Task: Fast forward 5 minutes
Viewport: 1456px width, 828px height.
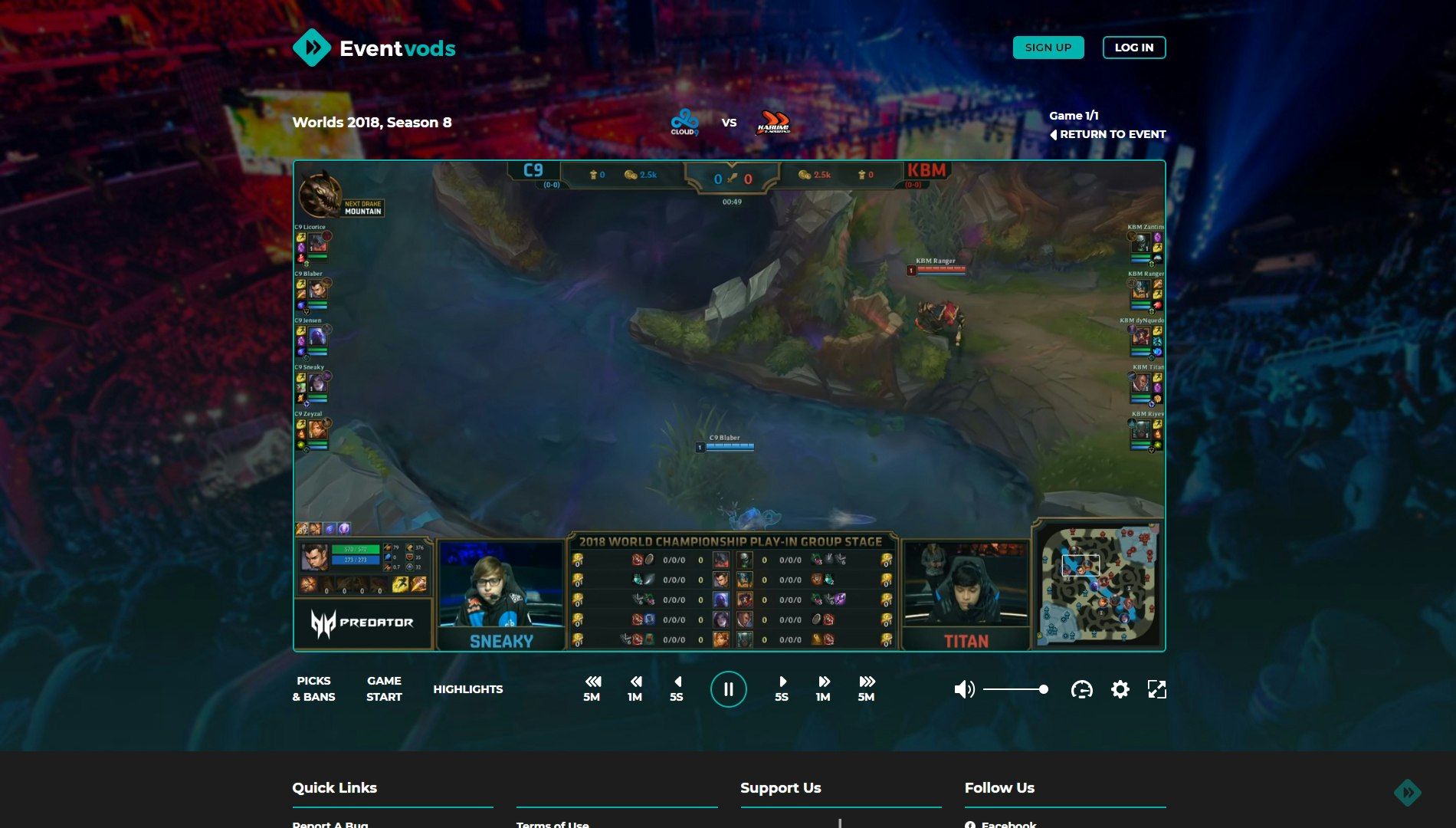Action: click(866, 689)
